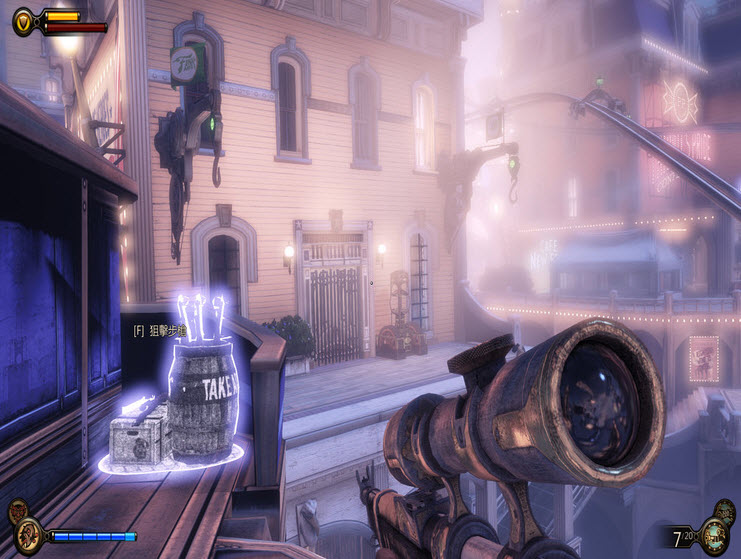The image size is (741, 559).
Task: Click the shield emblem icon
Action: [x=22, y=19]
